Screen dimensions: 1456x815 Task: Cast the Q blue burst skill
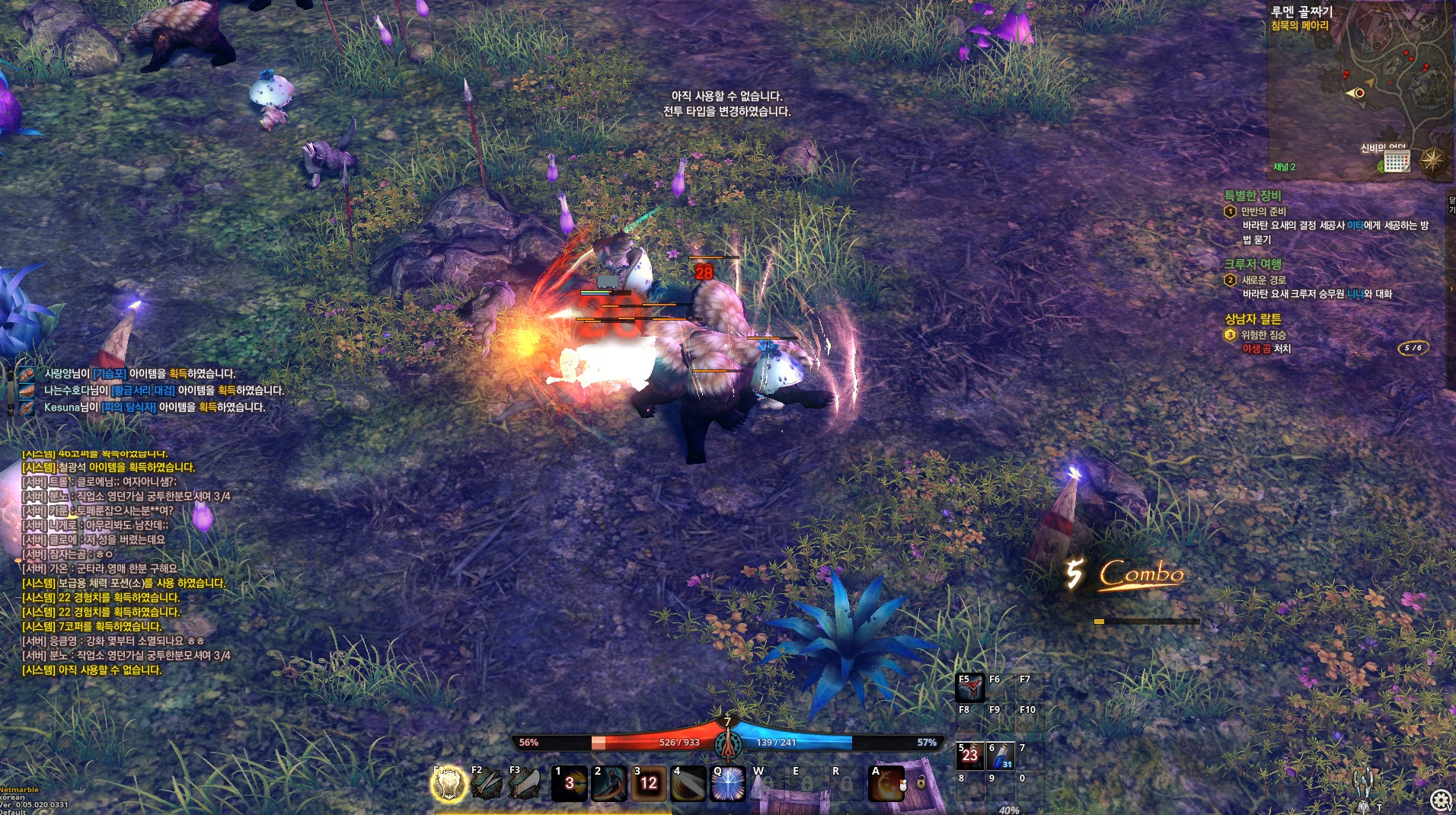728,785
